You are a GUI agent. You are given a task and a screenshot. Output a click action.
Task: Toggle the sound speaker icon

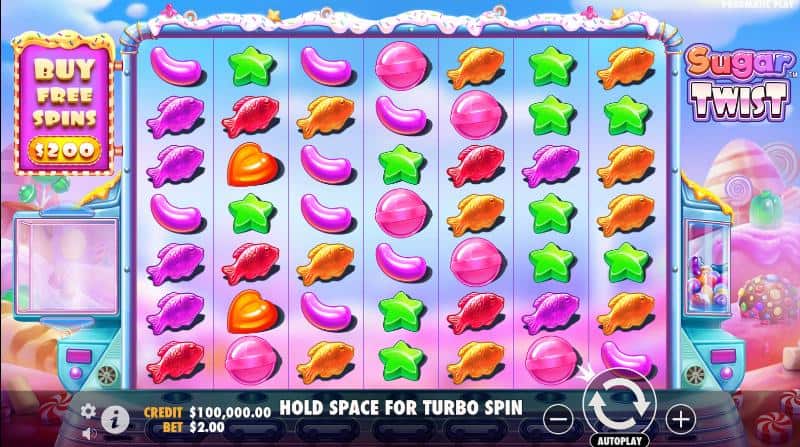pos(88,432)
